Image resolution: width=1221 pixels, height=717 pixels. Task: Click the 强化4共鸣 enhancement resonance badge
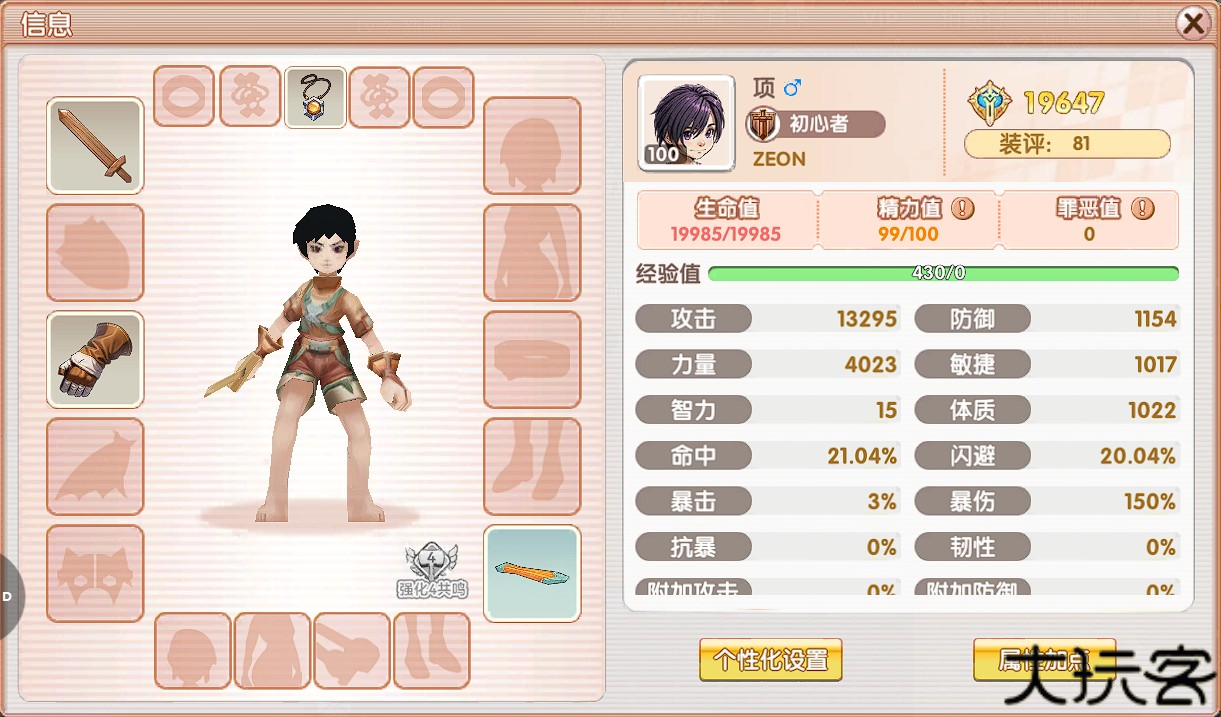432,572
